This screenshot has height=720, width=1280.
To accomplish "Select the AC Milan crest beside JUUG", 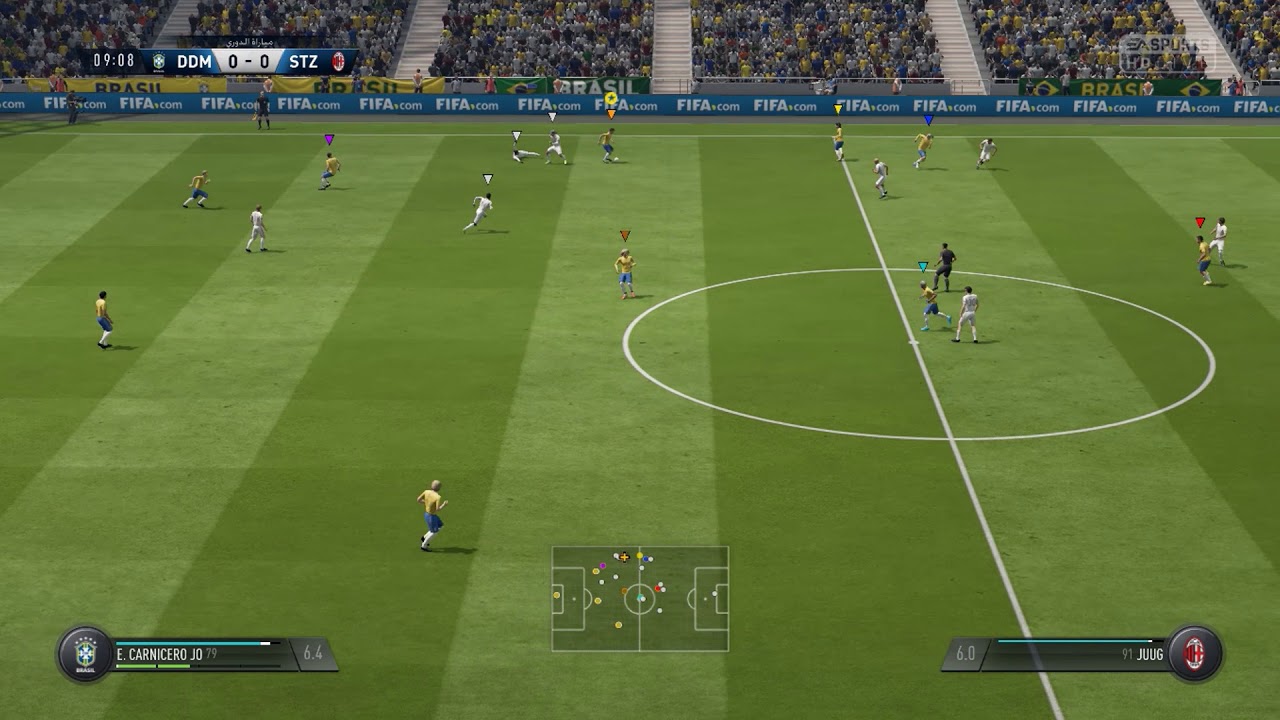I will pyautogui.click(x=1194, y=654).
